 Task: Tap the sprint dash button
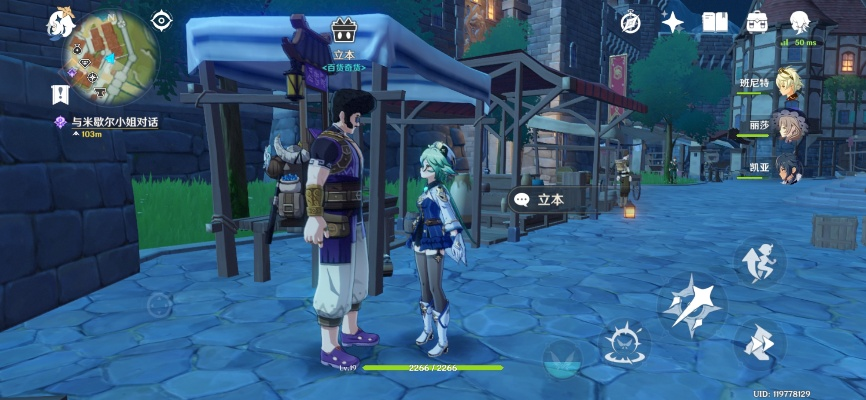759,345
